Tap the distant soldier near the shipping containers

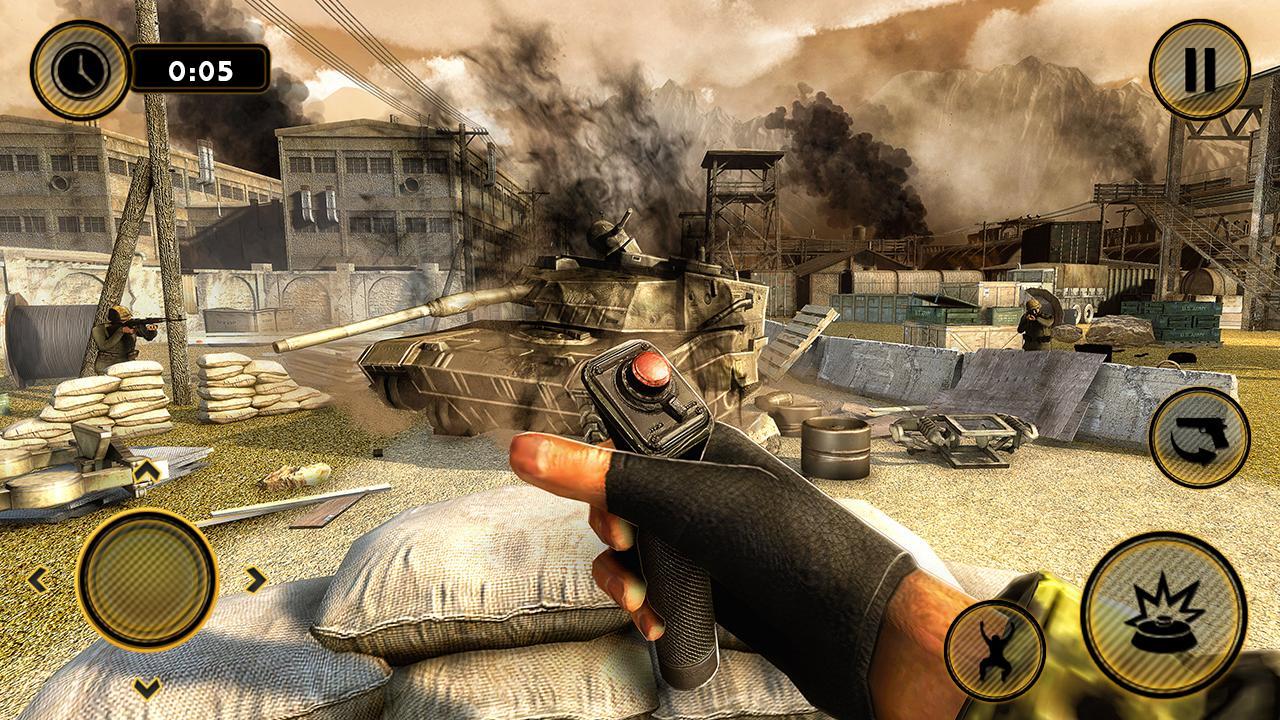click(1030, 320)
